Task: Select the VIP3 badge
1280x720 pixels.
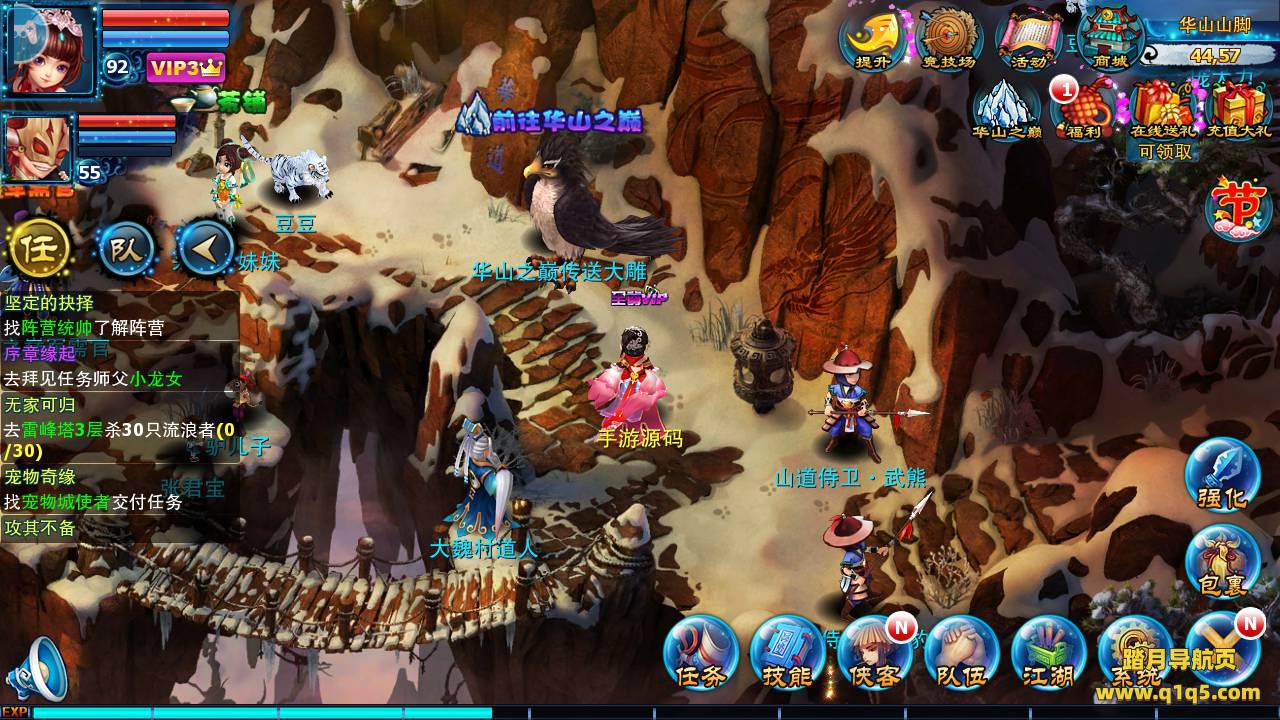Action: [186, 67]
